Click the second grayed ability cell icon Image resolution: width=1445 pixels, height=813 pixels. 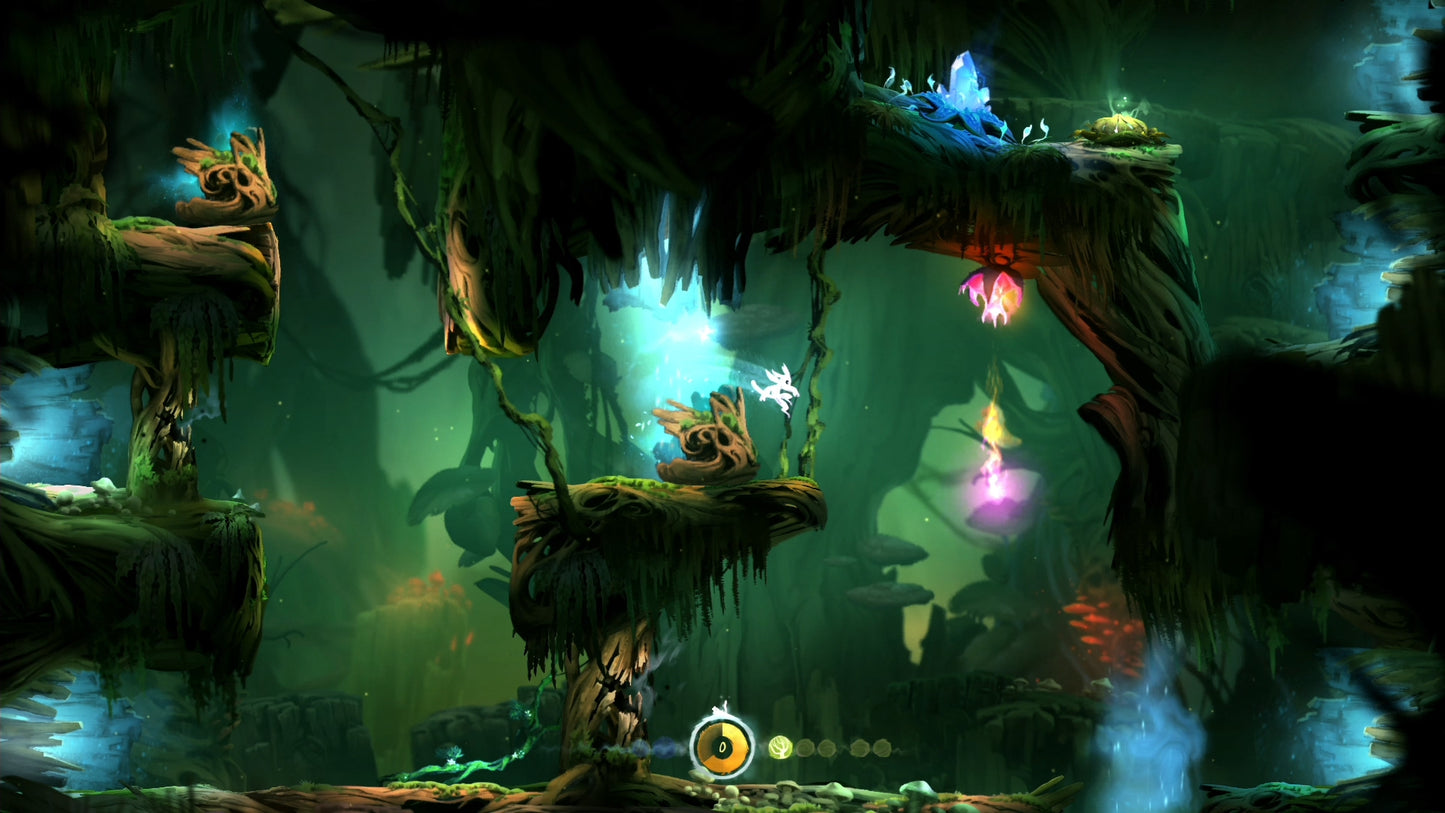click(x=826, y=747)
